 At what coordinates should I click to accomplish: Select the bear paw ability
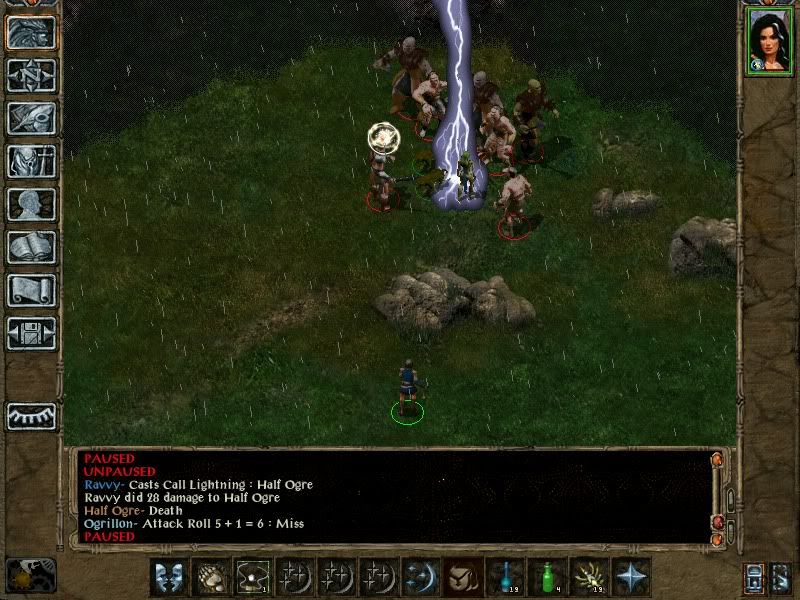coord(210,576)
